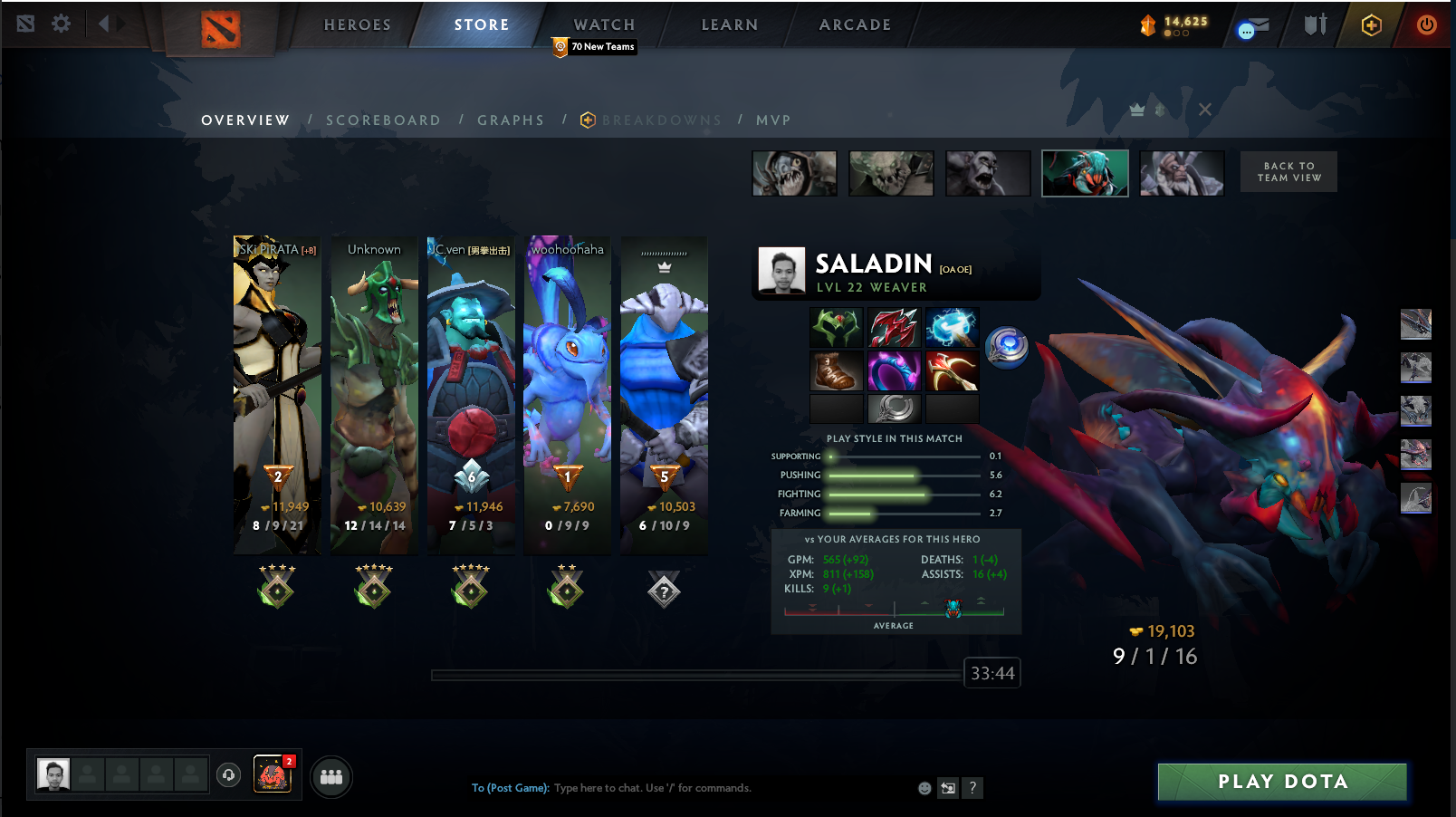Open settings gear icon
The image size is (1456, 817).
pyautogui.click(x=61, y=24)
